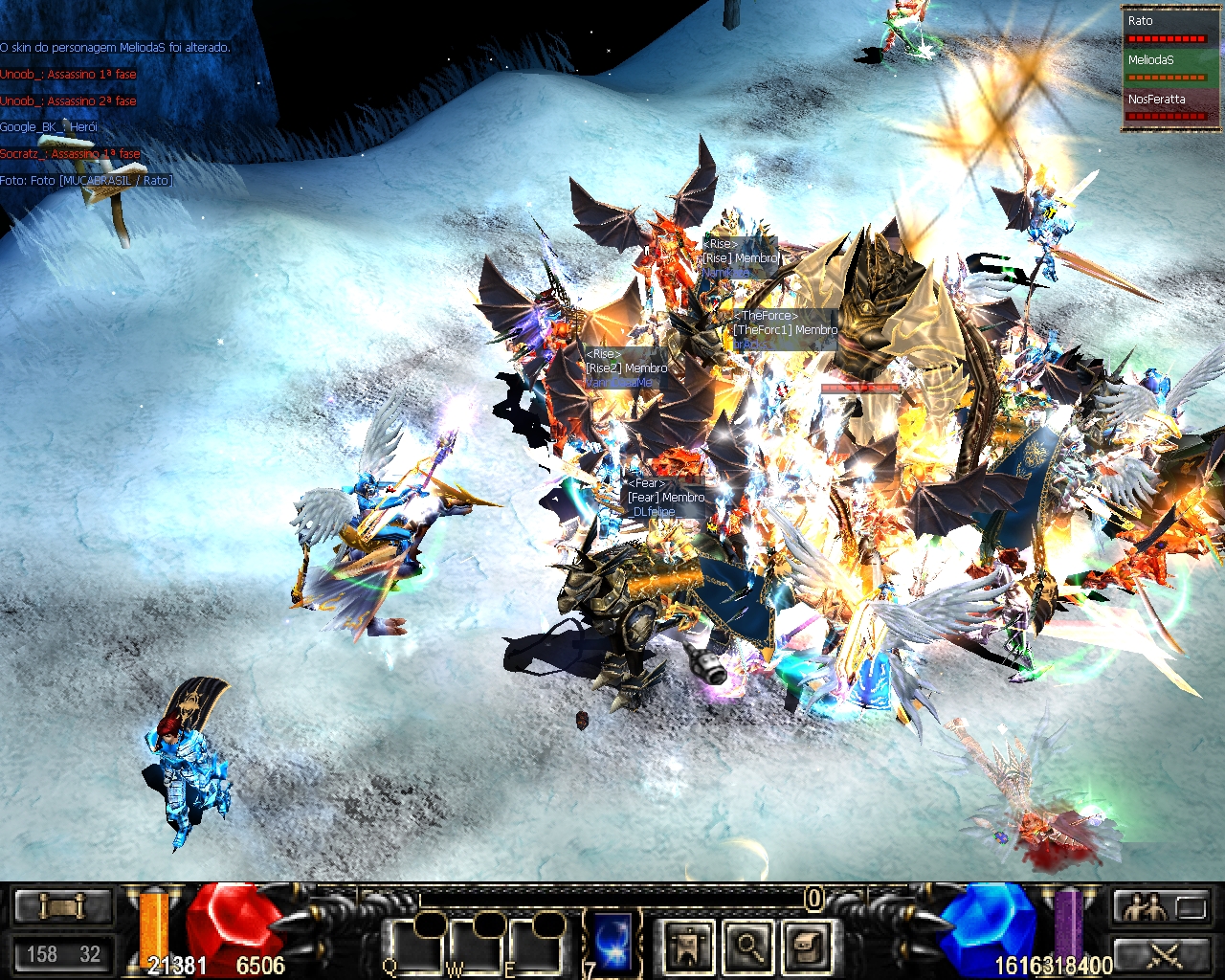The image size is (1225, 980).
Task: Click the magnifying glass button
Action: (x=748, y=946)
